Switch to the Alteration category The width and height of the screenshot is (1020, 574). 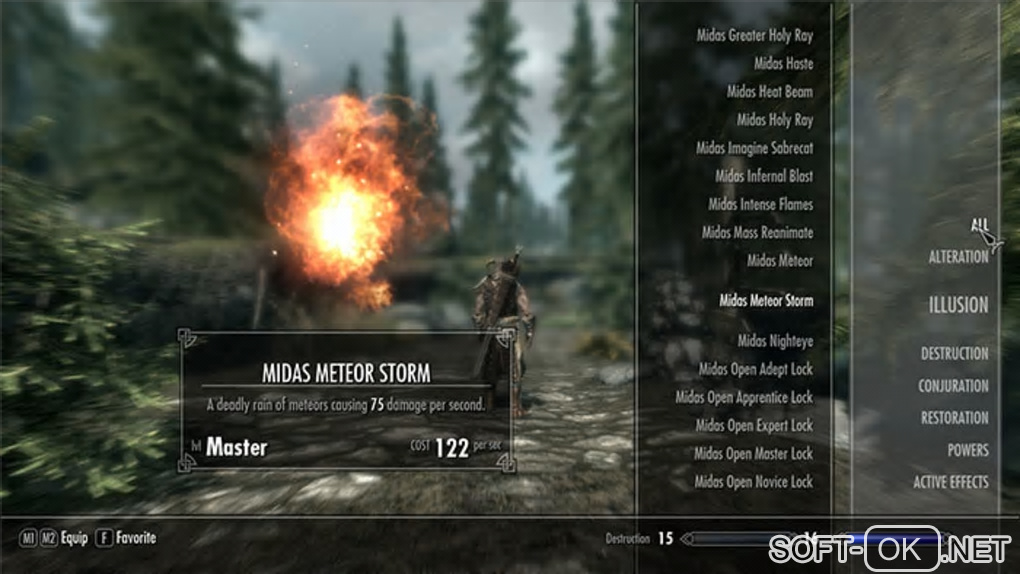(x=958, y=257)
